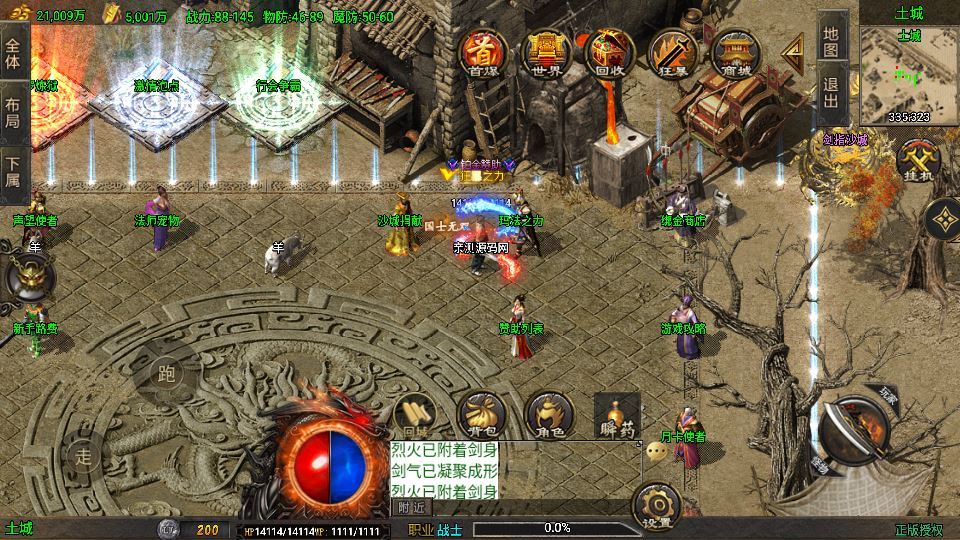Use the 瞬药 instant potion
The image size is (960, 540).
pyautogui.click(x=616, y=415)
